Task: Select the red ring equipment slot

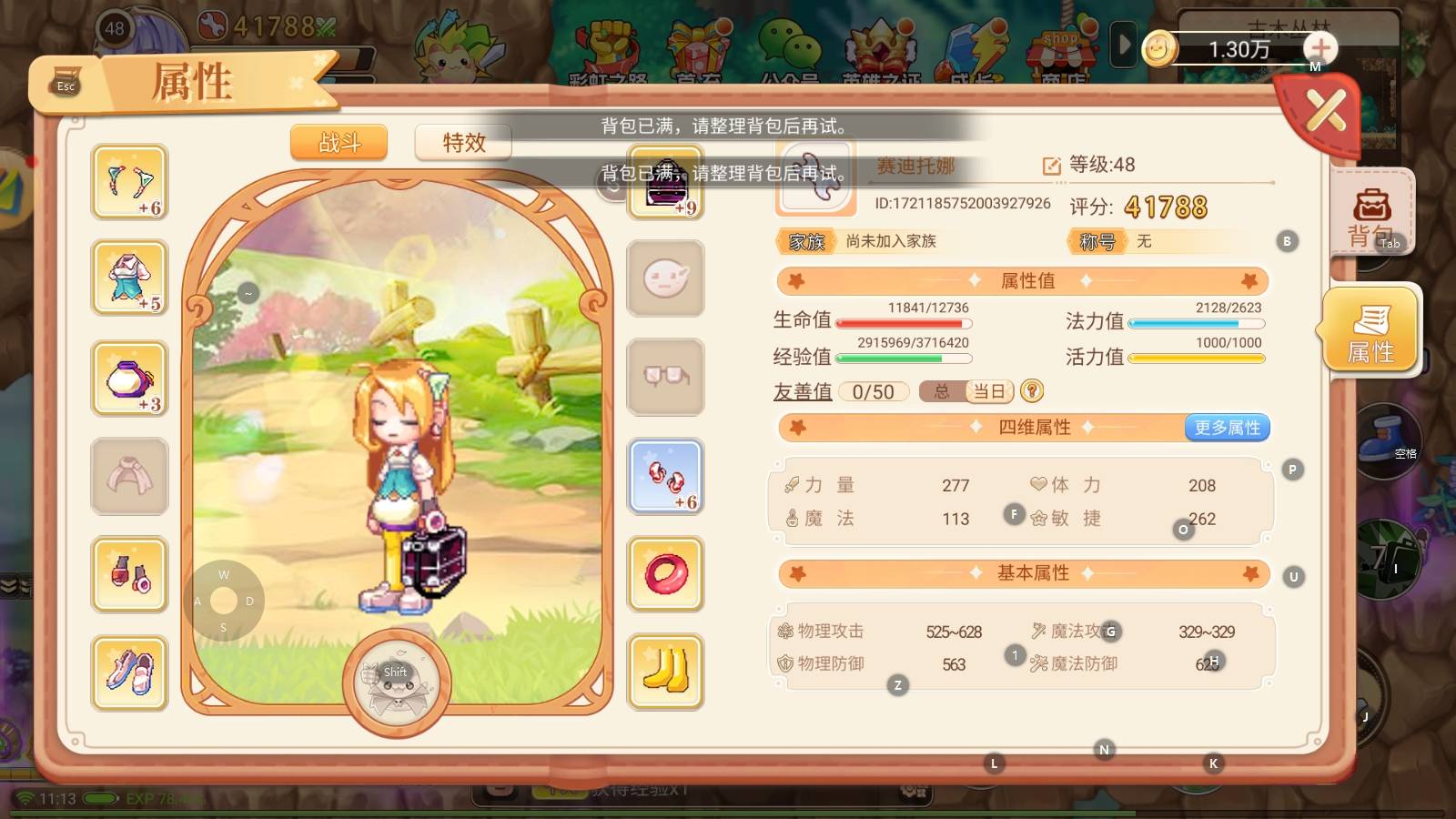Action: point(666,574)
